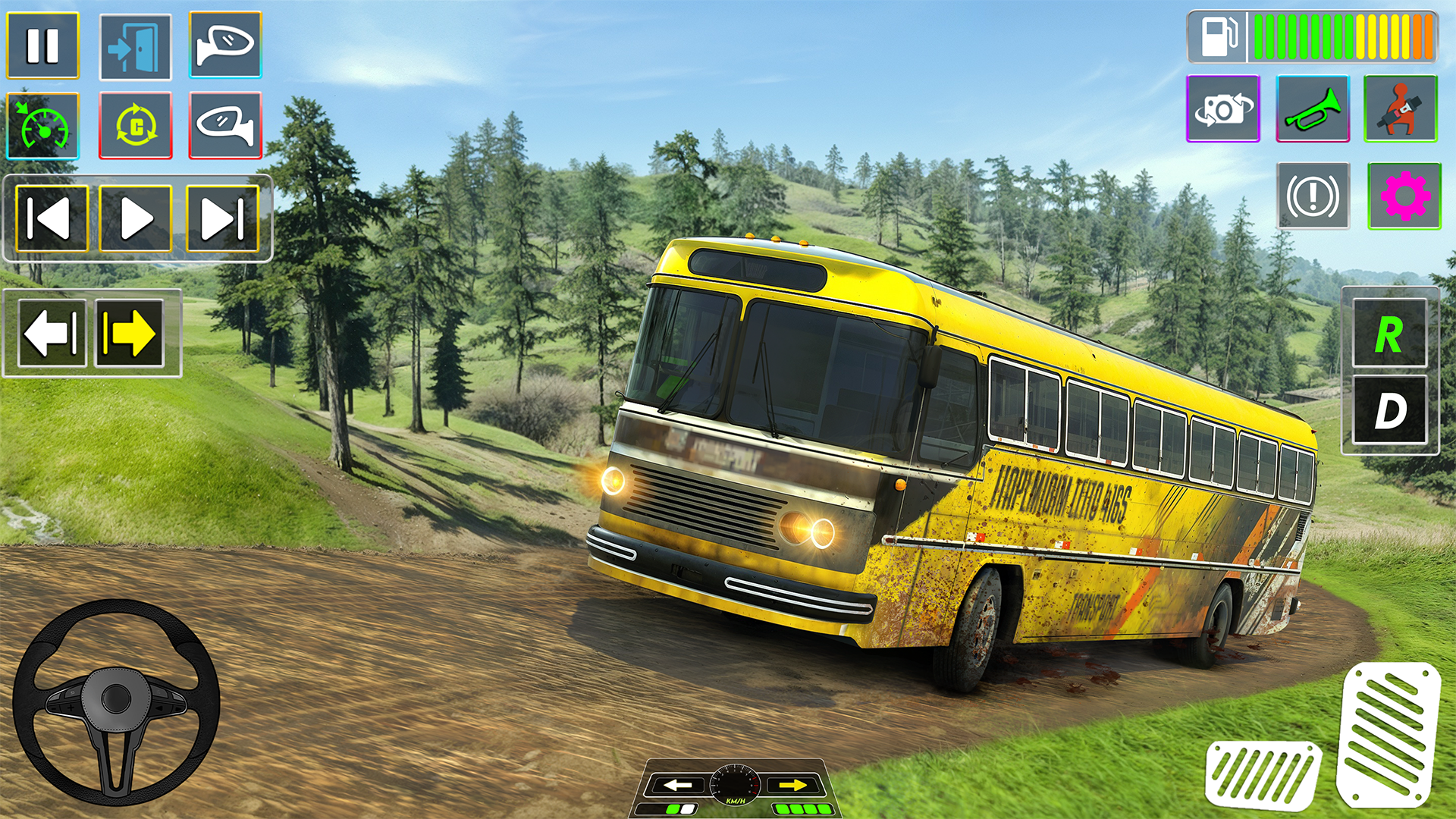Tap the yellow circular arrows reset icon

point(136,126)
